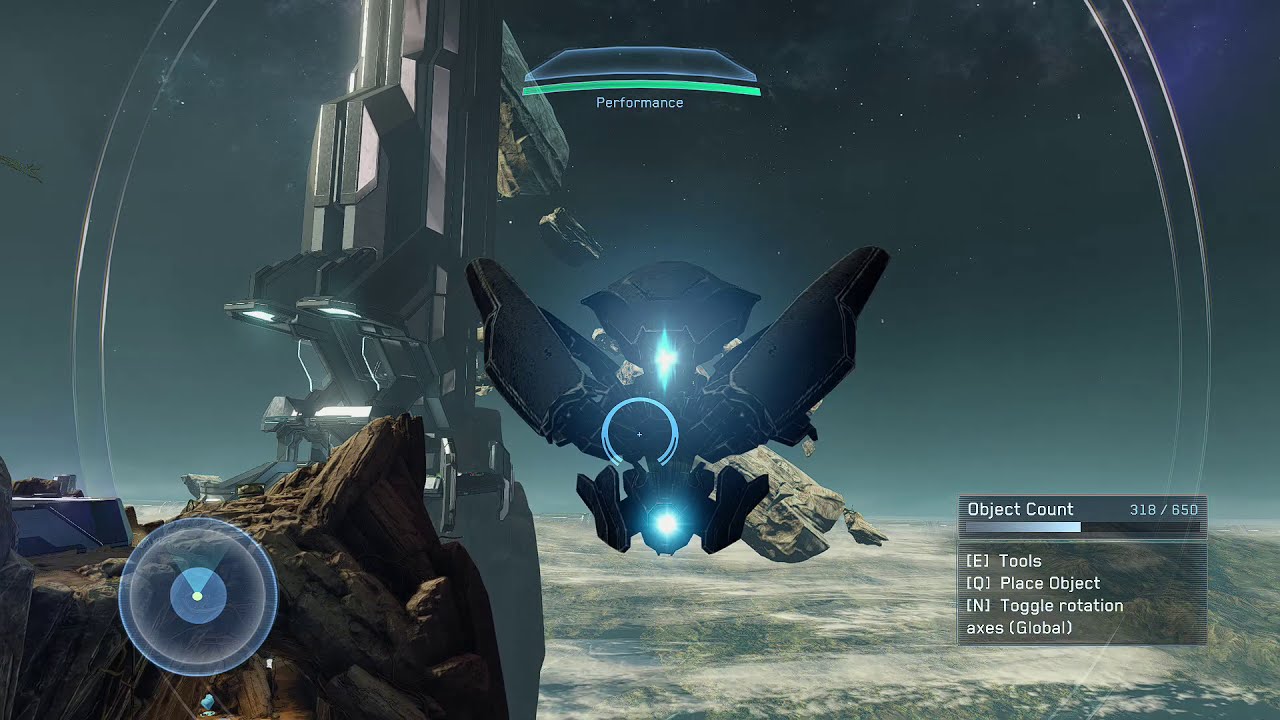The height and width of the screenshot is (720, 1280).
Task: Click the circular motion tracker radar
Action: pos(198,596)
